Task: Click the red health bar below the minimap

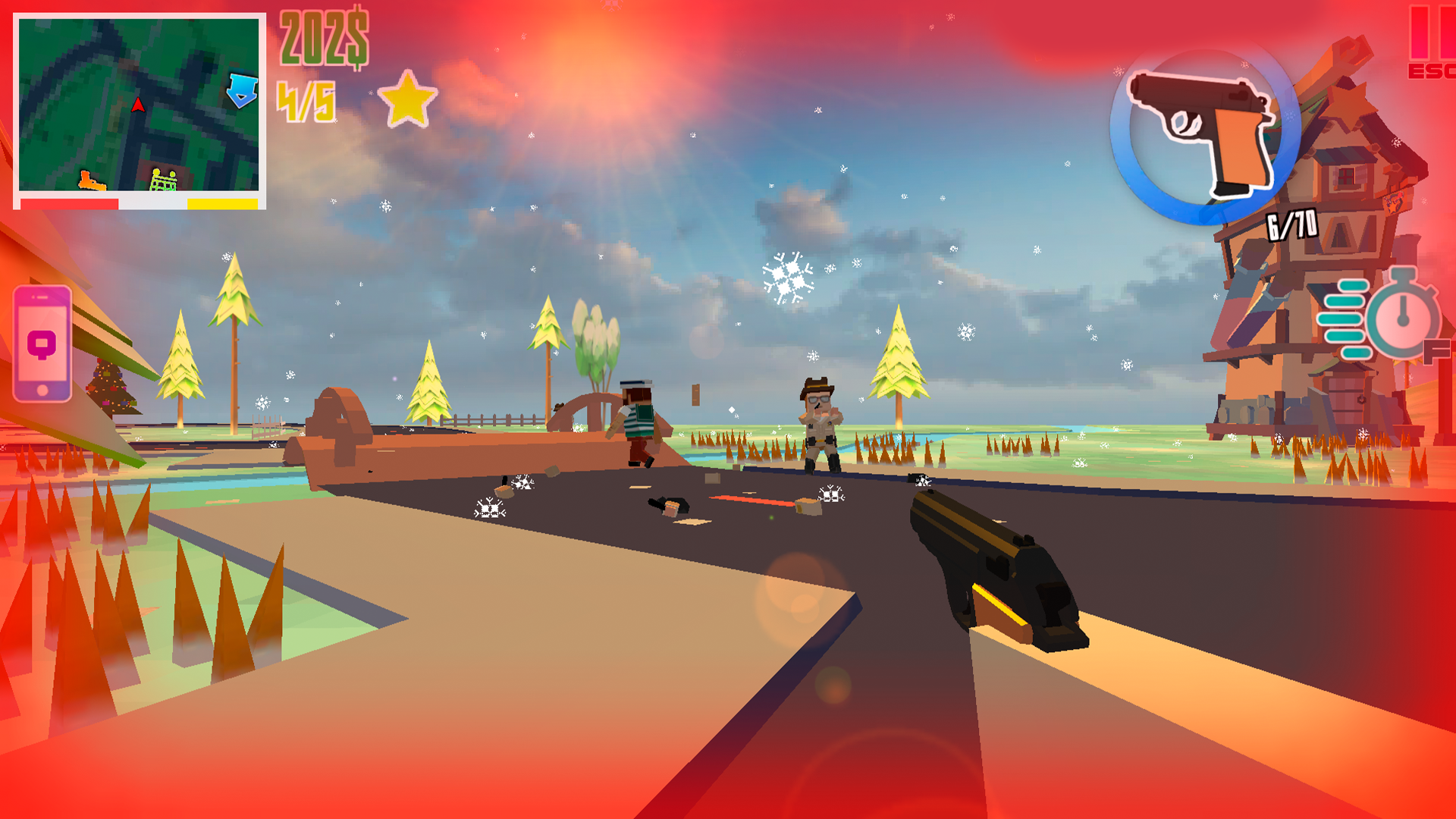Action: pos(70,203)
